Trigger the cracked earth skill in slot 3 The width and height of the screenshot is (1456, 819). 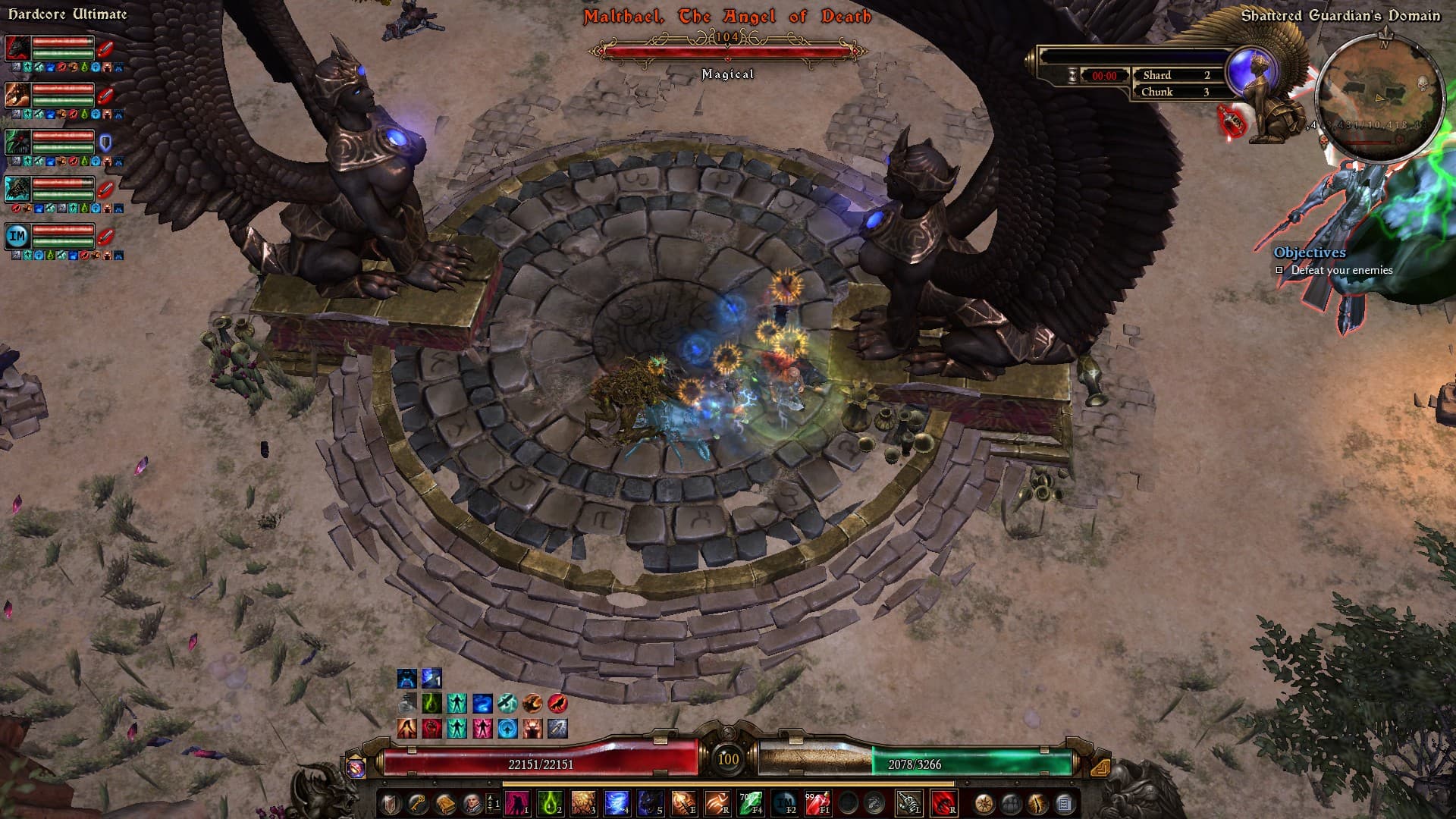coord(583,803)
